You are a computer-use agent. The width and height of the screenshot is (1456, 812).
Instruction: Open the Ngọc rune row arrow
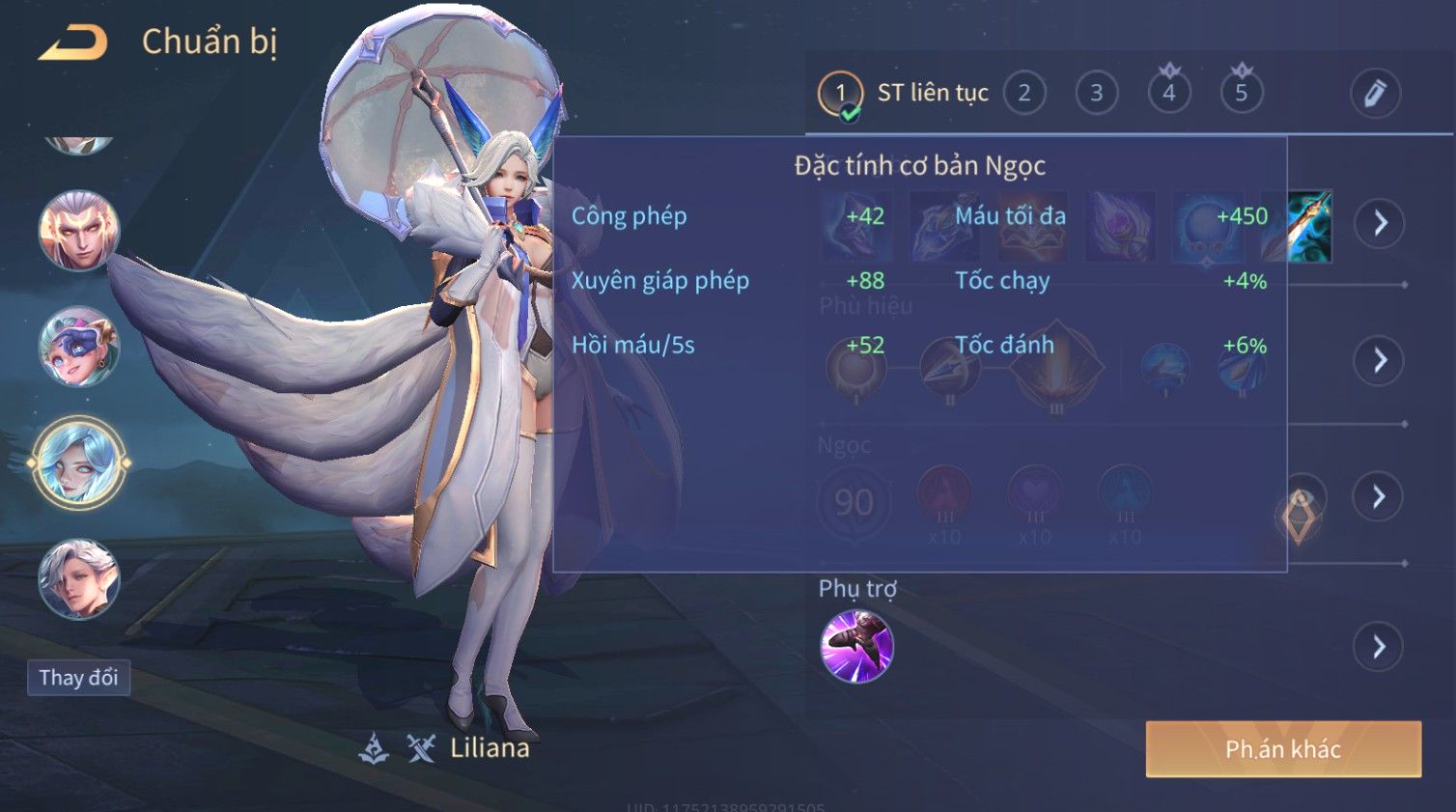point(1380,496)
